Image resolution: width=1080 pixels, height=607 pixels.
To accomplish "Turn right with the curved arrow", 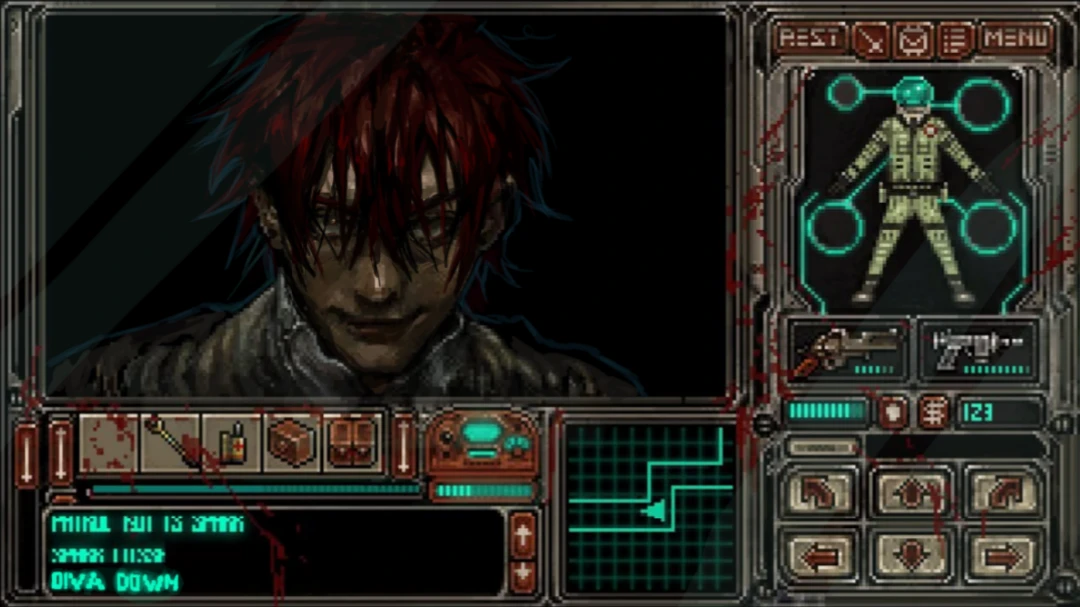I will coord(1003,492).
